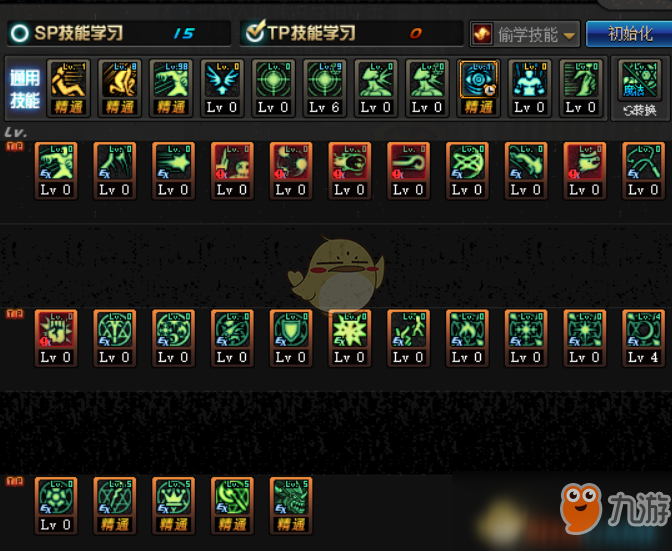Select the red whip lasso skill icon
The image size is (672, 551).
(x=407, y=161)
